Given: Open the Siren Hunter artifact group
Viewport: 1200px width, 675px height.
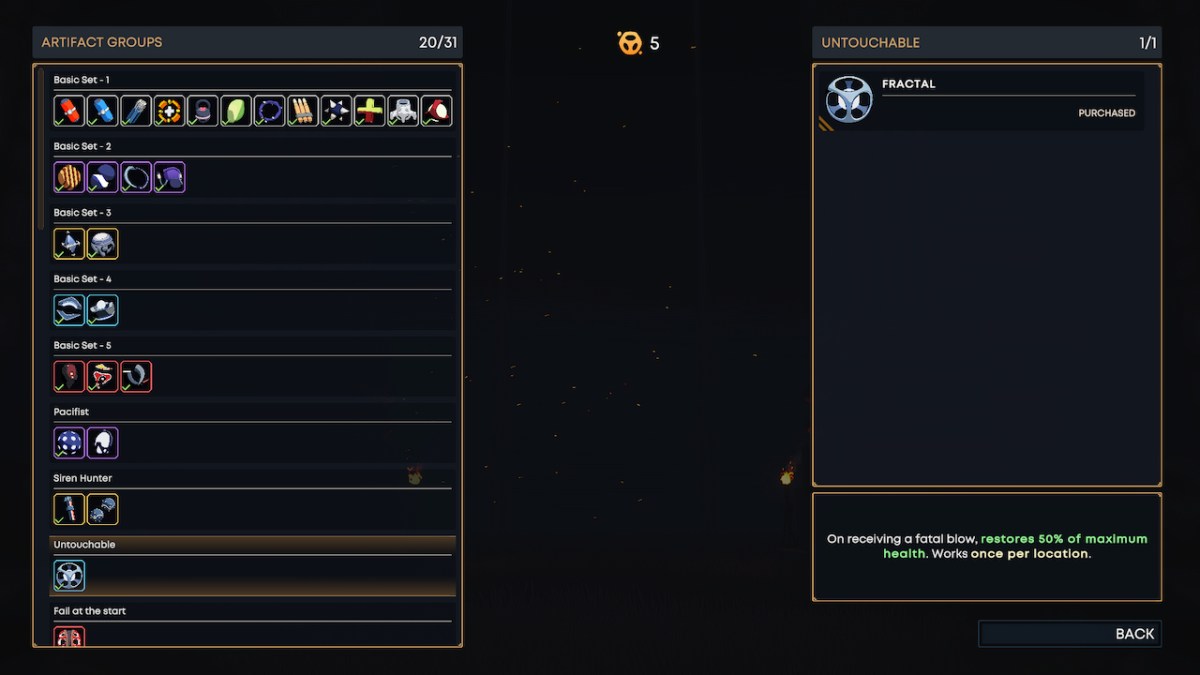Looking at the screenshot, I should [x=83, y=478].
